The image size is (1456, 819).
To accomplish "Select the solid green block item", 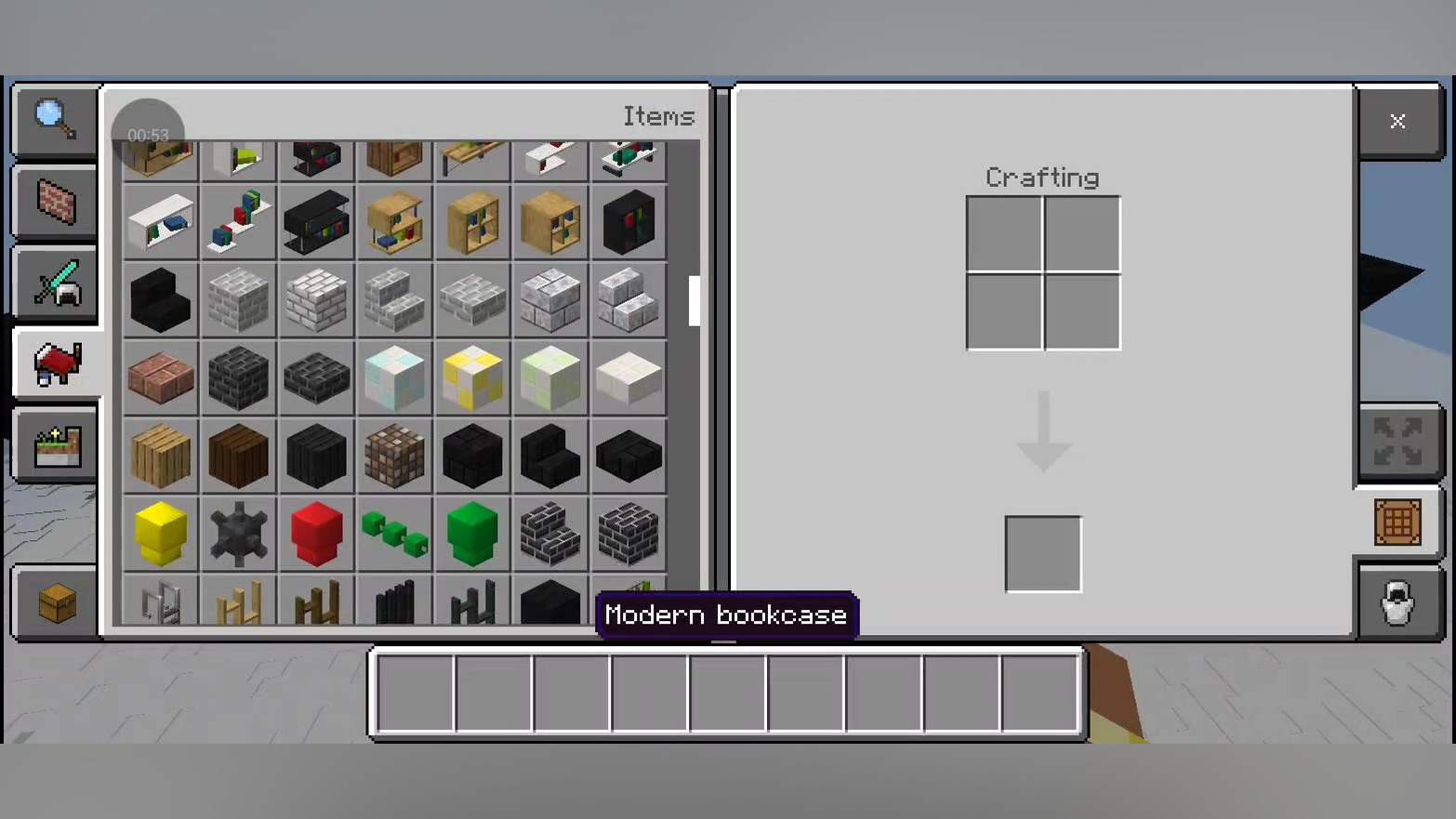I will click(473, 534).
